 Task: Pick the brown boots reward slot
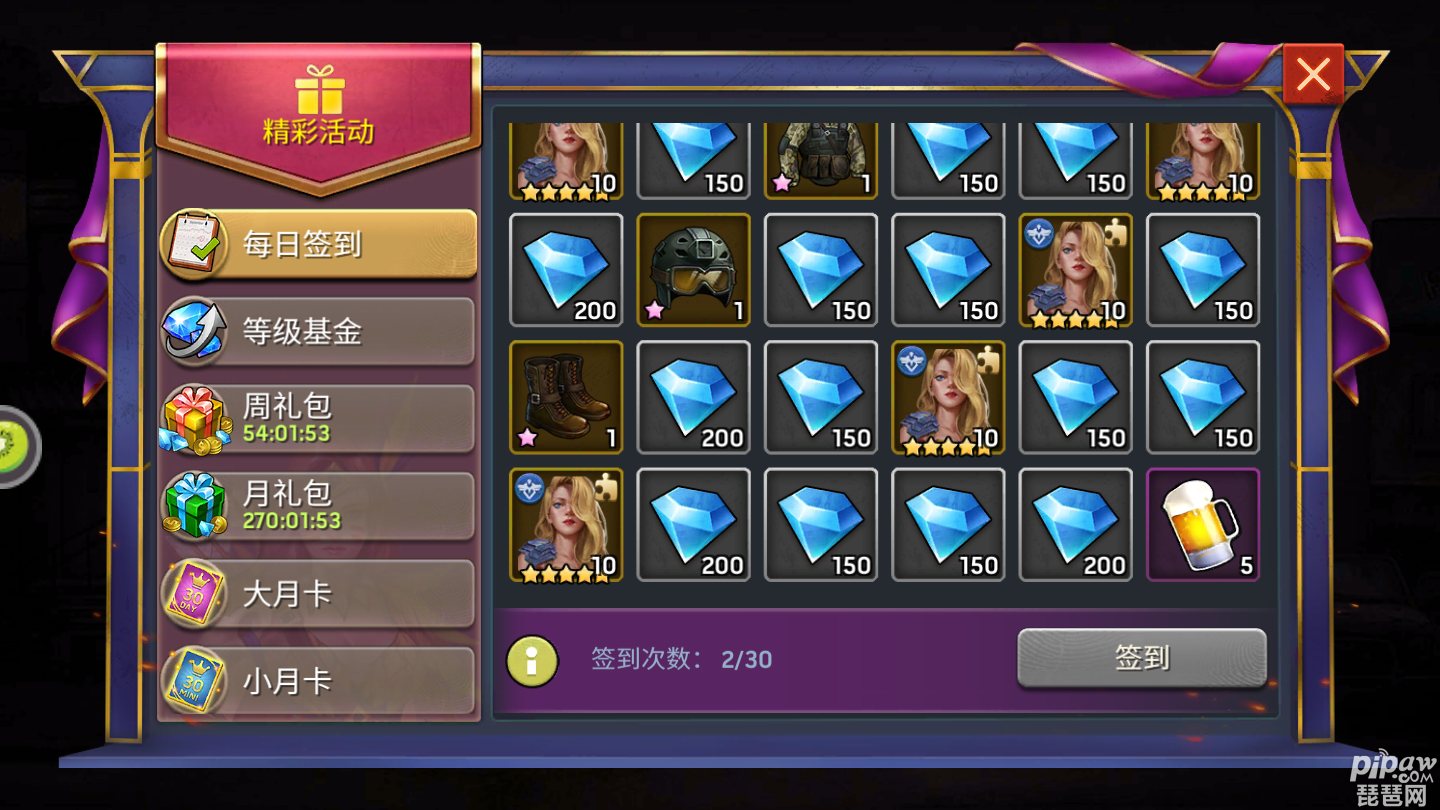pyautogui.click(x=566, y=397)
